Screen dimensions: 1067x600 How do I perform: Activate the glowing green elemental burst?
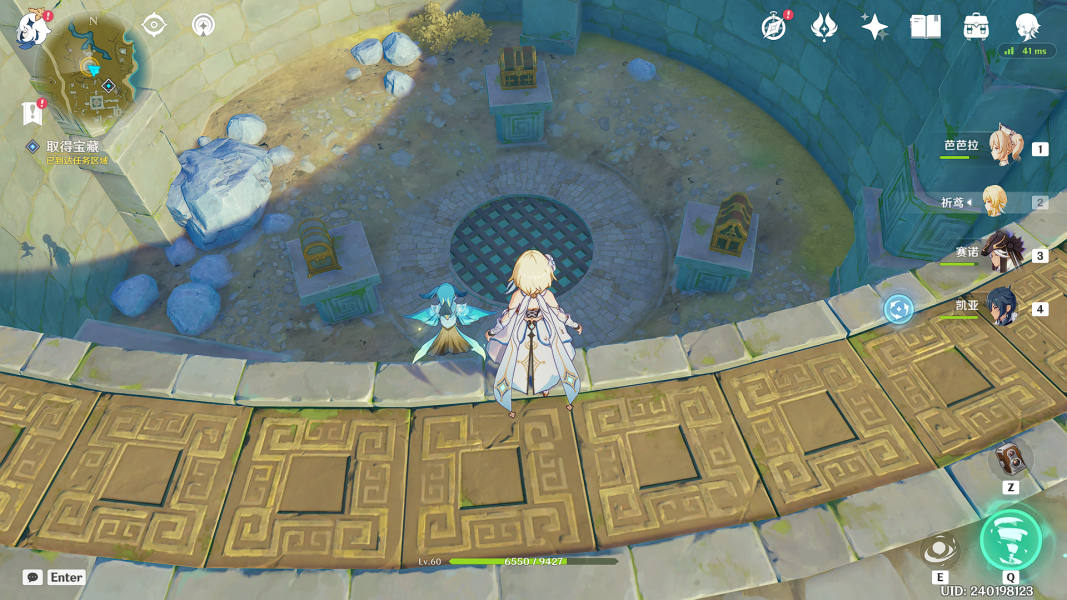(x=1011, y=540)
